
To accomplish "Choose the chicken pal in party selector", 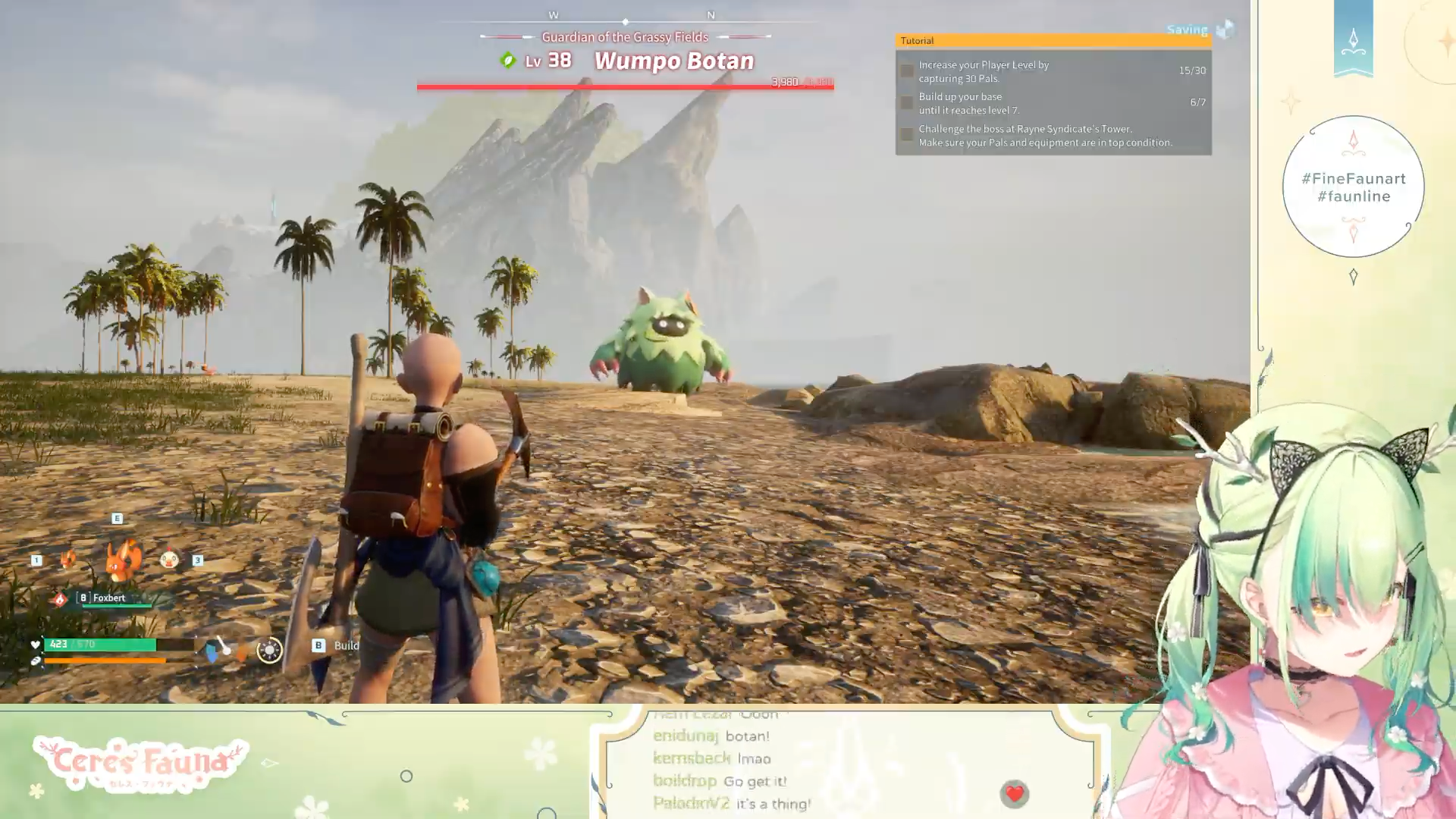I will 169,560.
